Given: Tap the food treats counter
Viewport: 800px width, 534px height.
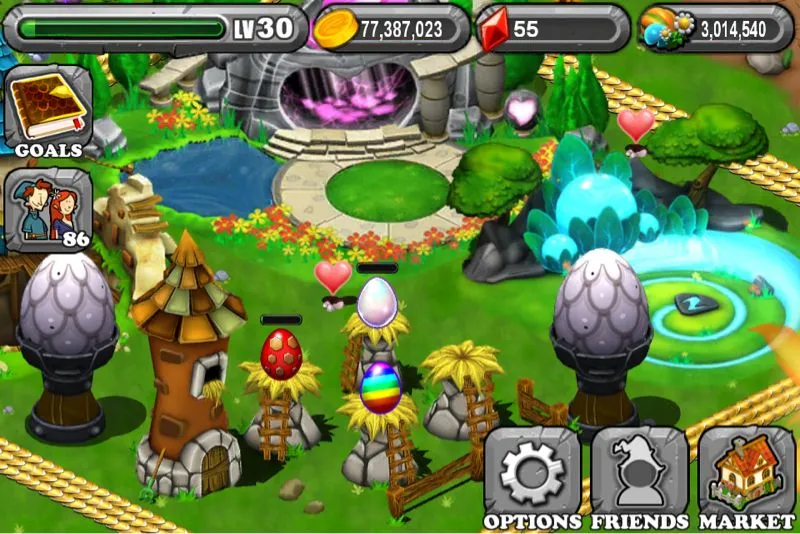Looking at the screenshot, I should pyautogui.click(x=715, y=28).
